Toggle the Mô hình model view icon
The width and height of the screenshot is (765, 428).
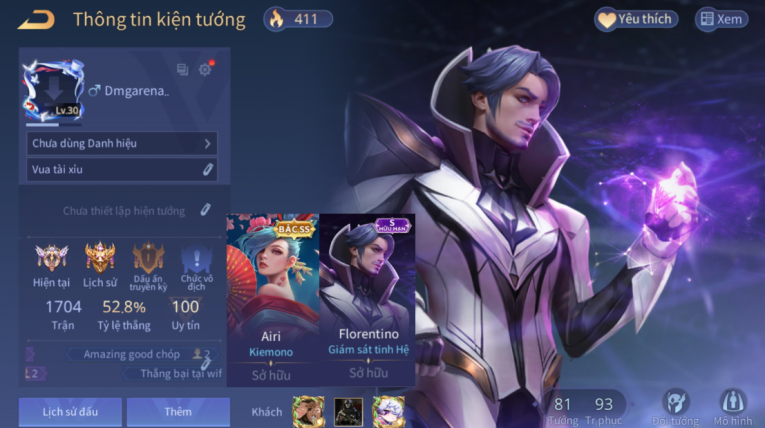[733, 406]
